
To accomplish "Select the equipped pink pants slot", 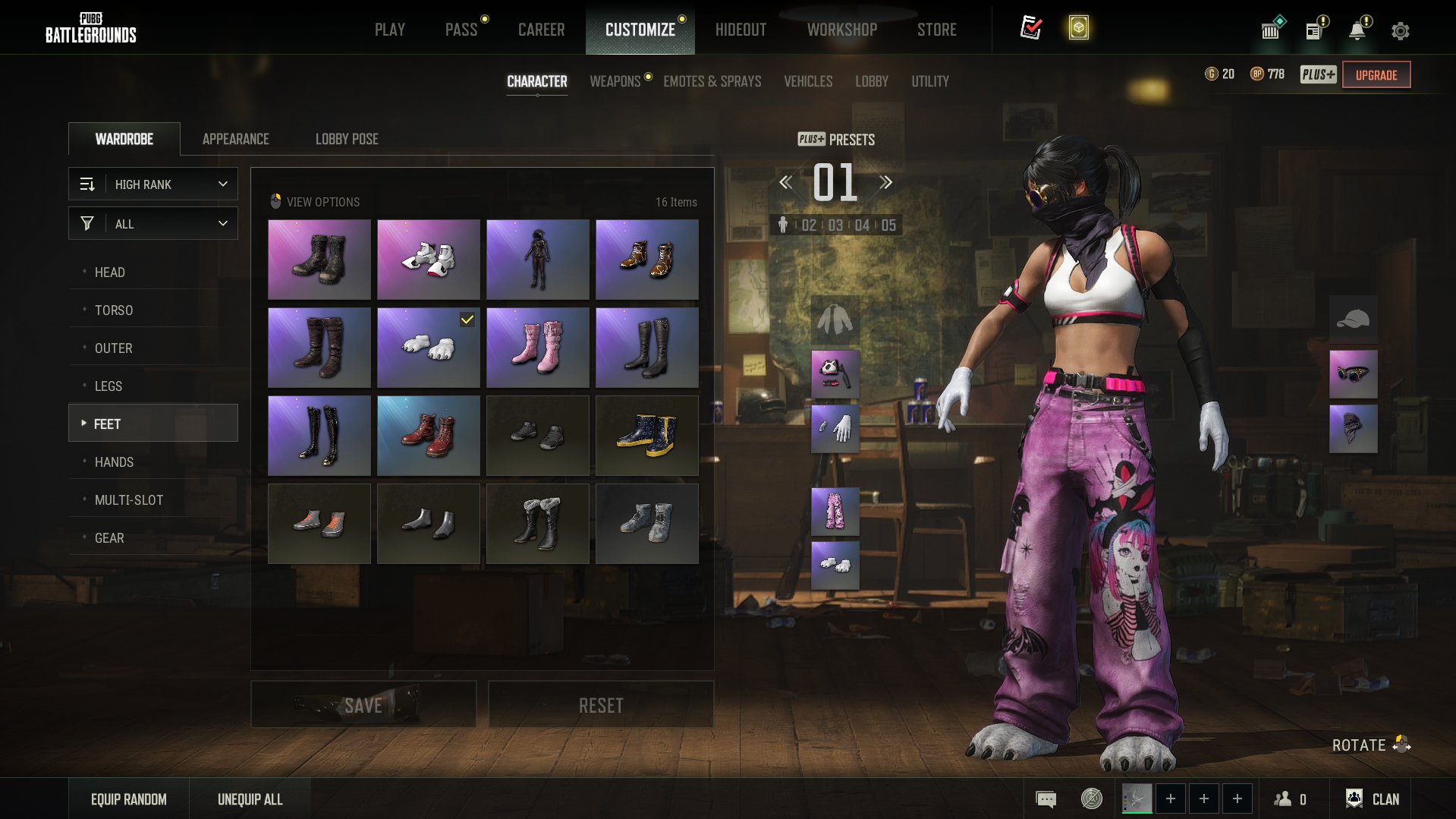I will 835,511.
